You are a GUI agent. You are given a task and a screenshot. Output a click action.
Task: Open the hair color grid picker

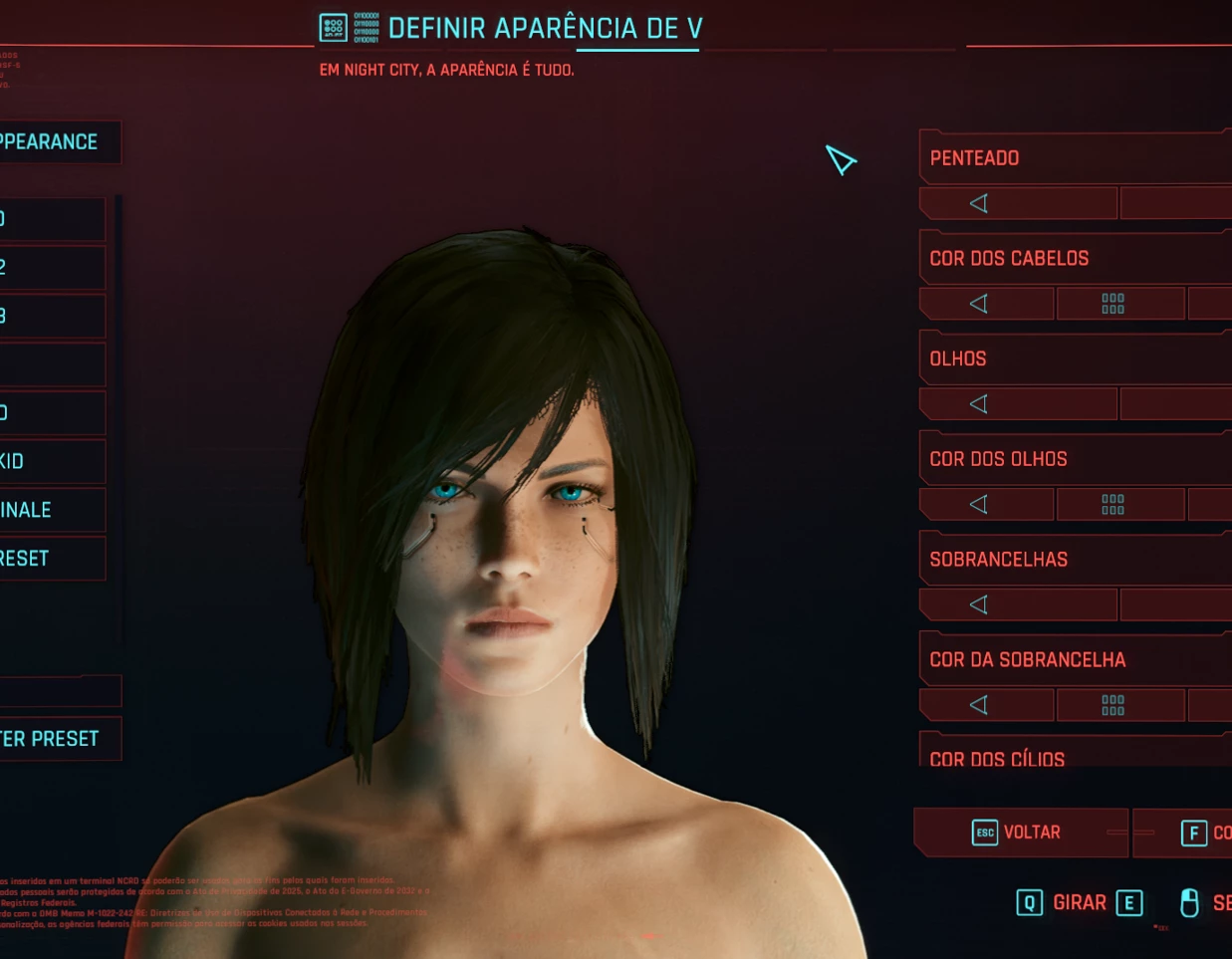1113,304
